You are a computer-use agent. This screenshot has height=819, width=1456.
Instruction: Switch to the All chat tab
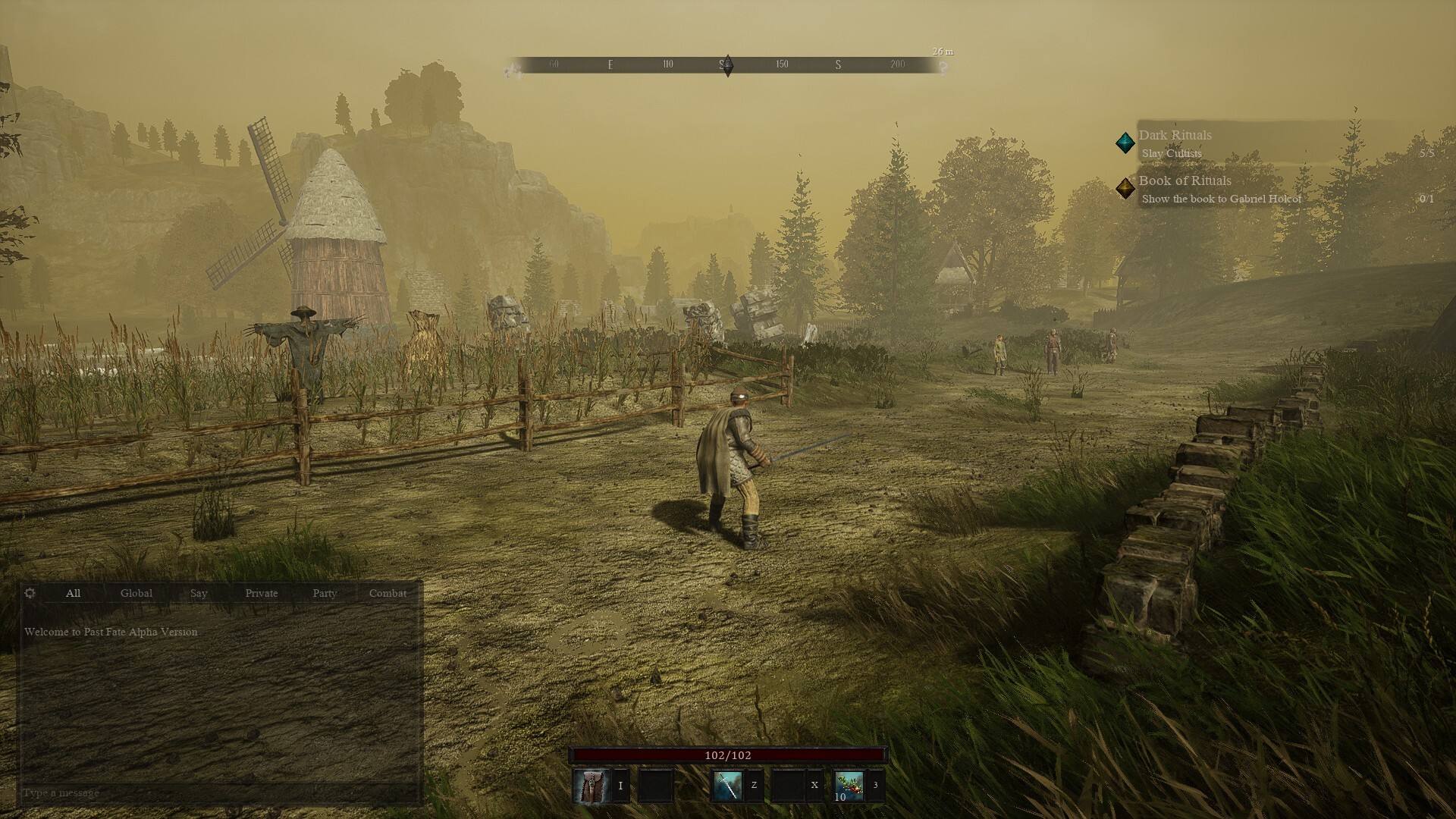click(x=73, y=593)
